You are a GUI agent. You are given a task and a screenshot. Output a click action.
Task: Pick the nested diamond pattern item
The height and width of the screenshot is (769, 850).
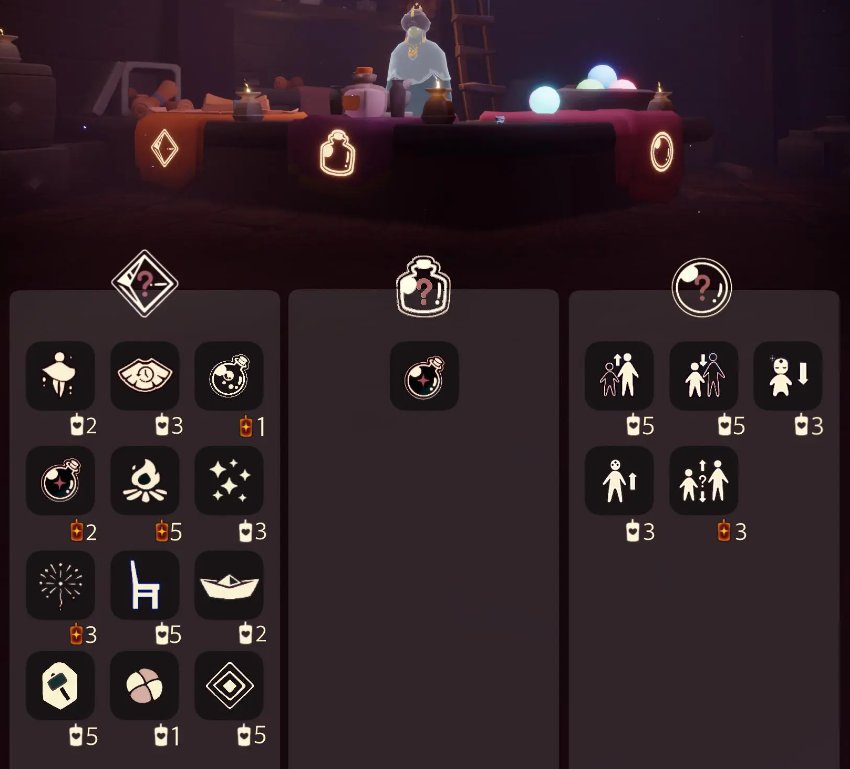tap(229, 686)
